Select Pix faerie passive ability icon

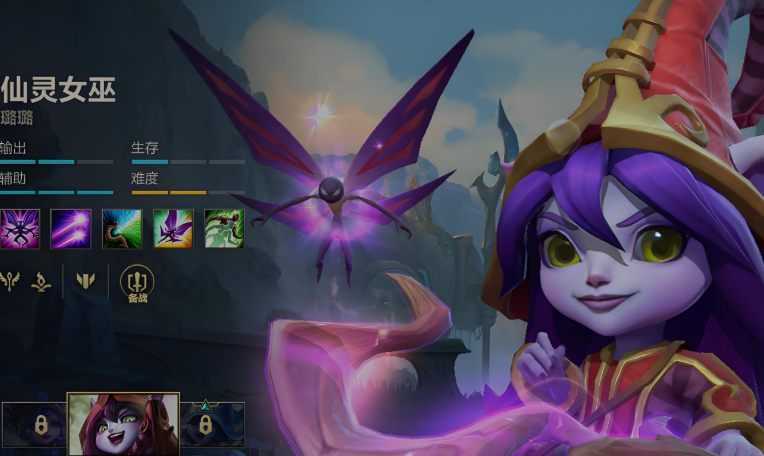point(20,228)
